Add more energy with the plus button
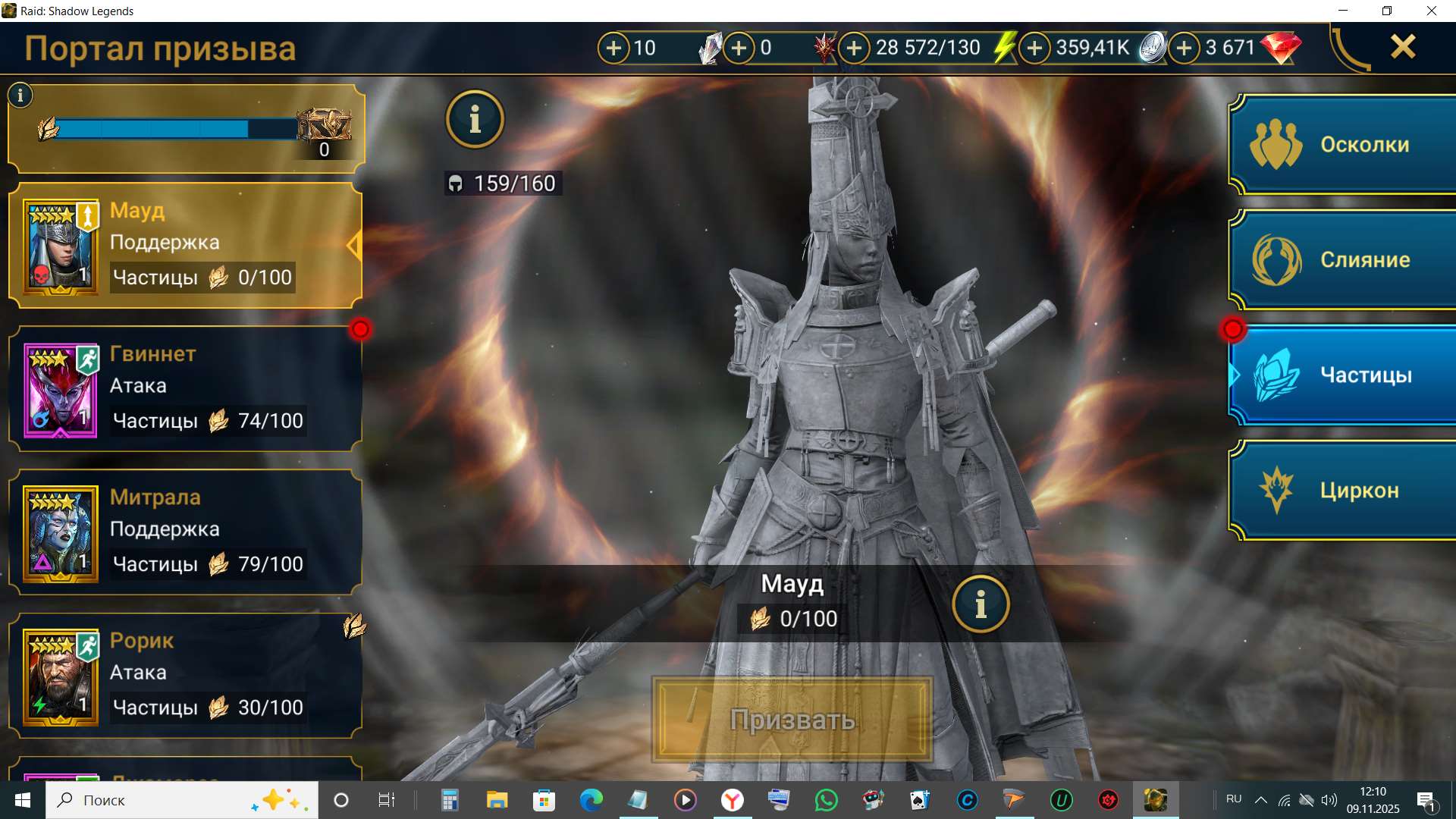This screenshot has height=819, width=1456. tap(854, 48)
